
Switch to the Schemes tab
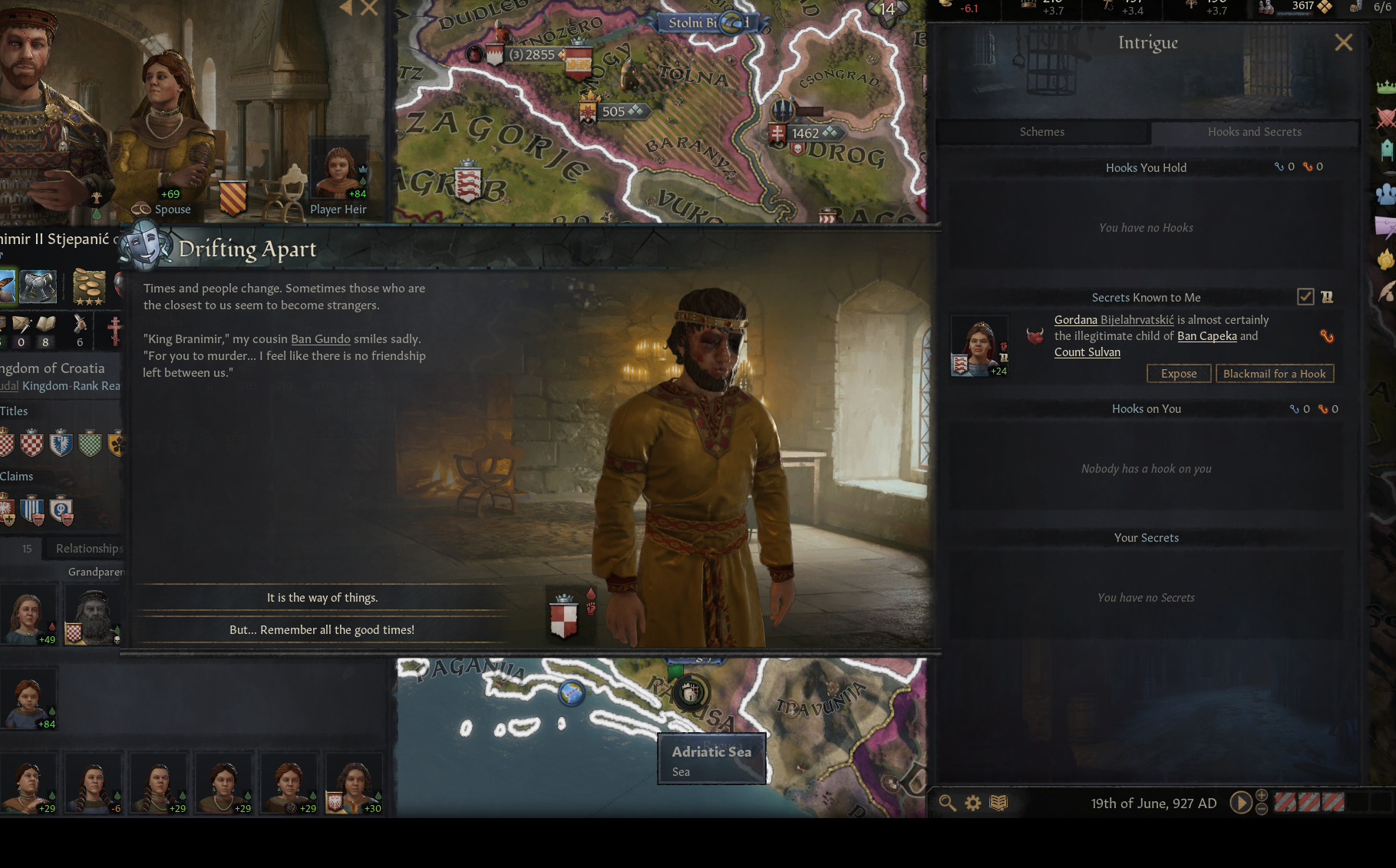pos(1041,132)
